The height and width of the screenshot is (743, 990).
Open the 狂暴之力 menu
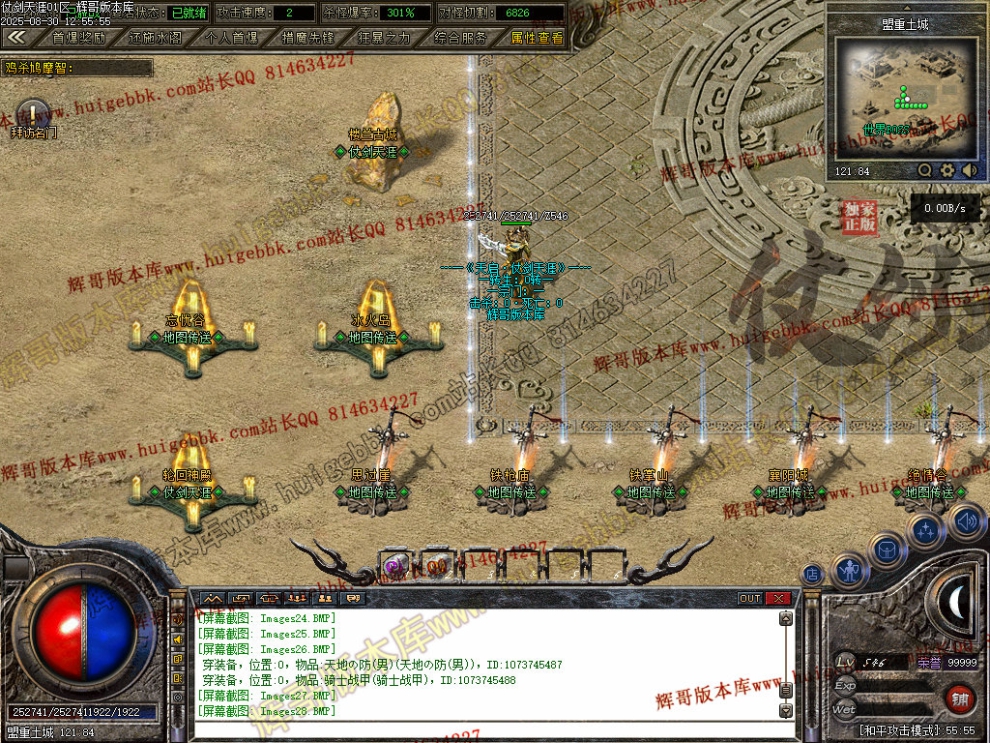point(383,37)
